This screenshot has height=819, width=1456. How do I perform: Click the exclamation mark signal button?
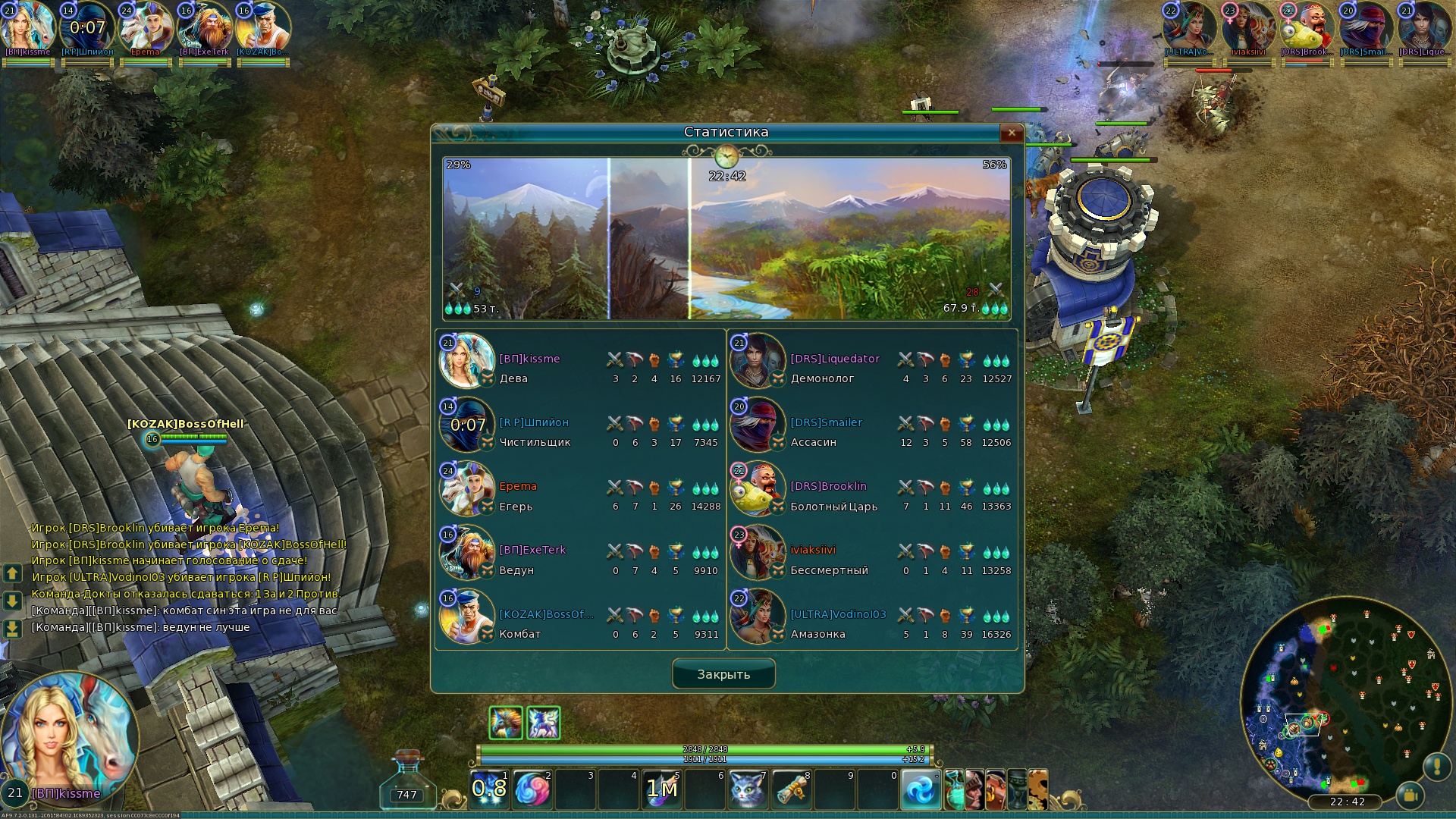pyautogui.click(x=1437, y=767)
